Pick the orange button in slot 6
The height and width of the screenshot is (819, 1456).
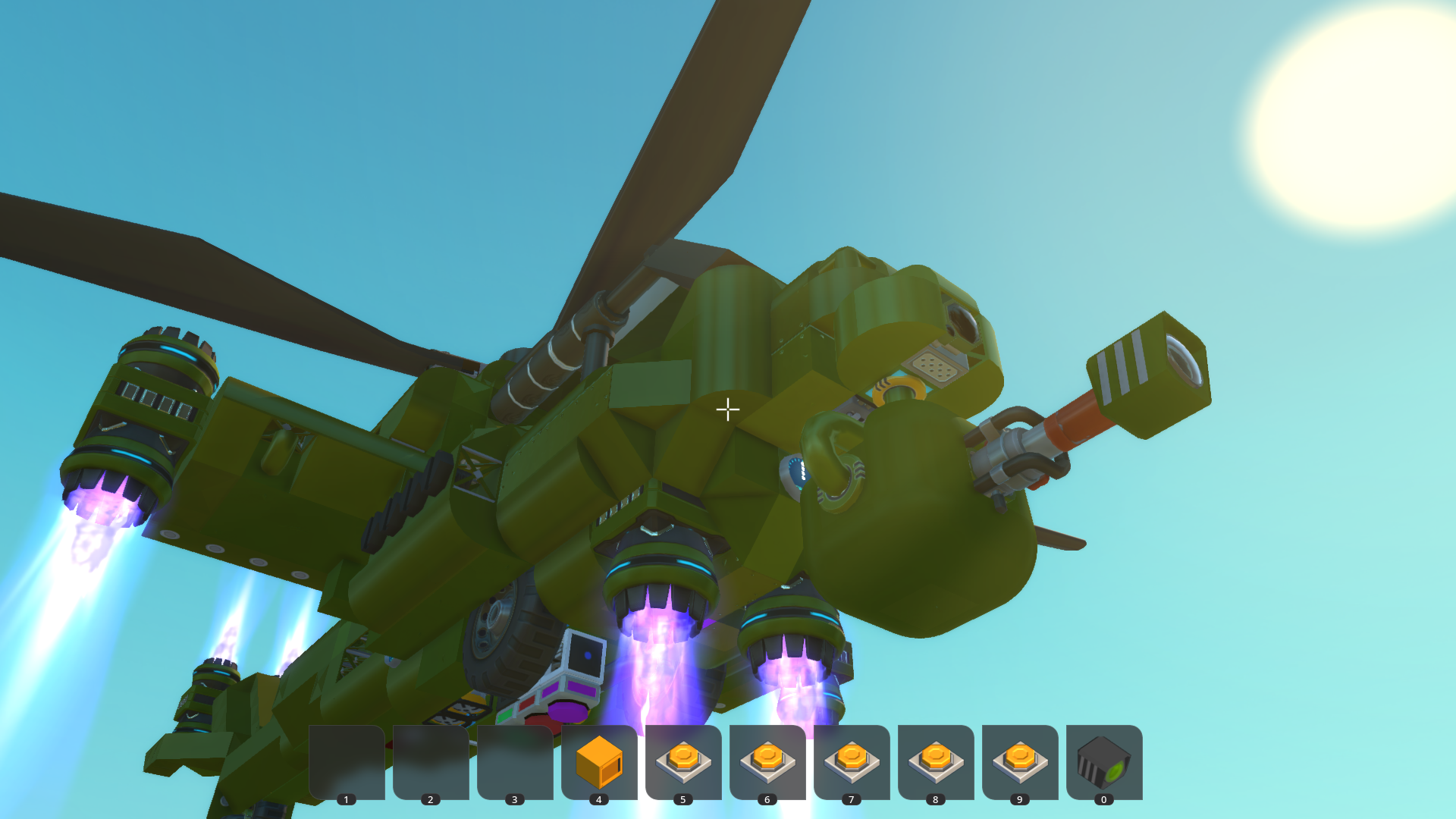767,761
